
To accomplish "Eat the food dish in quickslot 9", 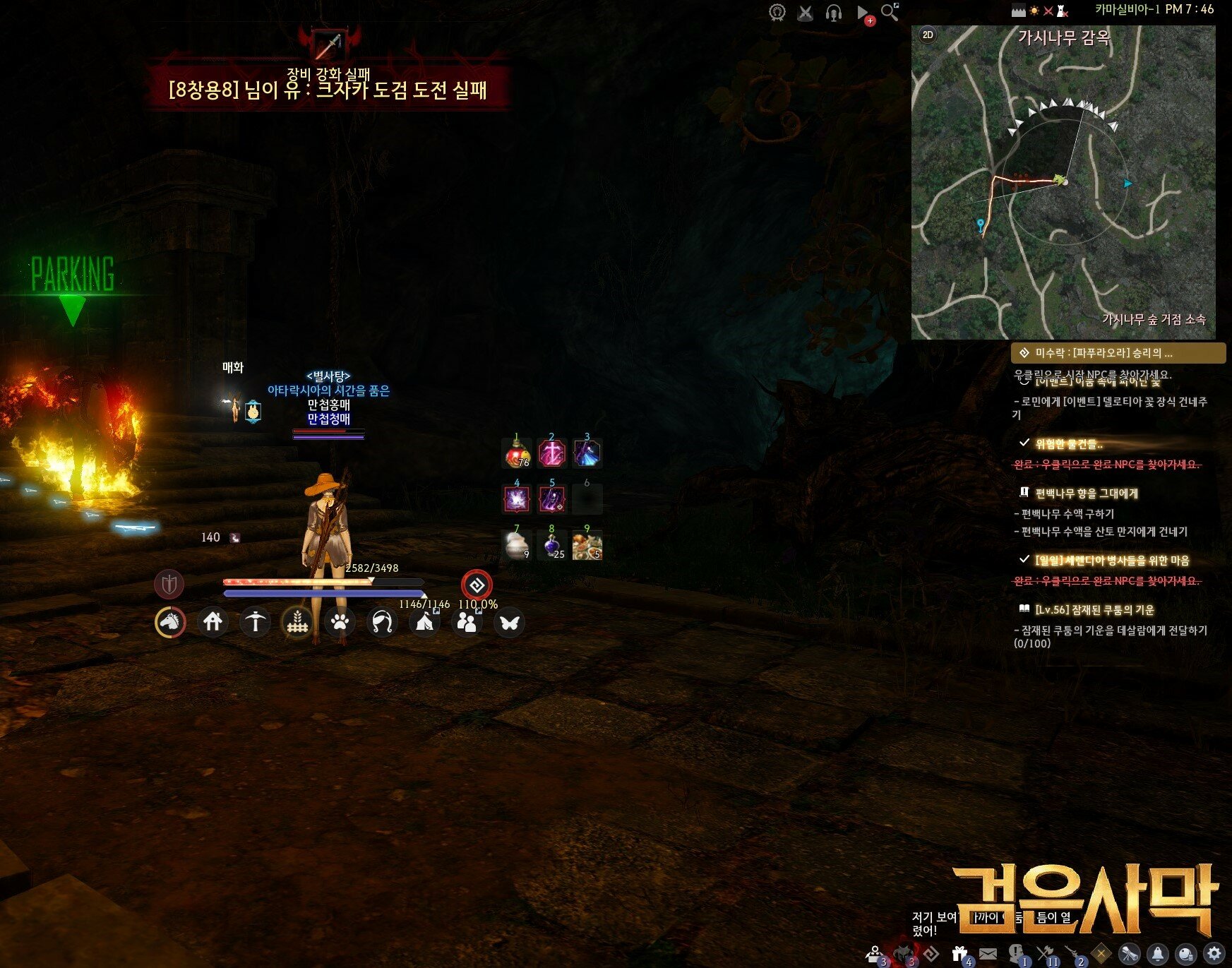I will tap(587, 545).
